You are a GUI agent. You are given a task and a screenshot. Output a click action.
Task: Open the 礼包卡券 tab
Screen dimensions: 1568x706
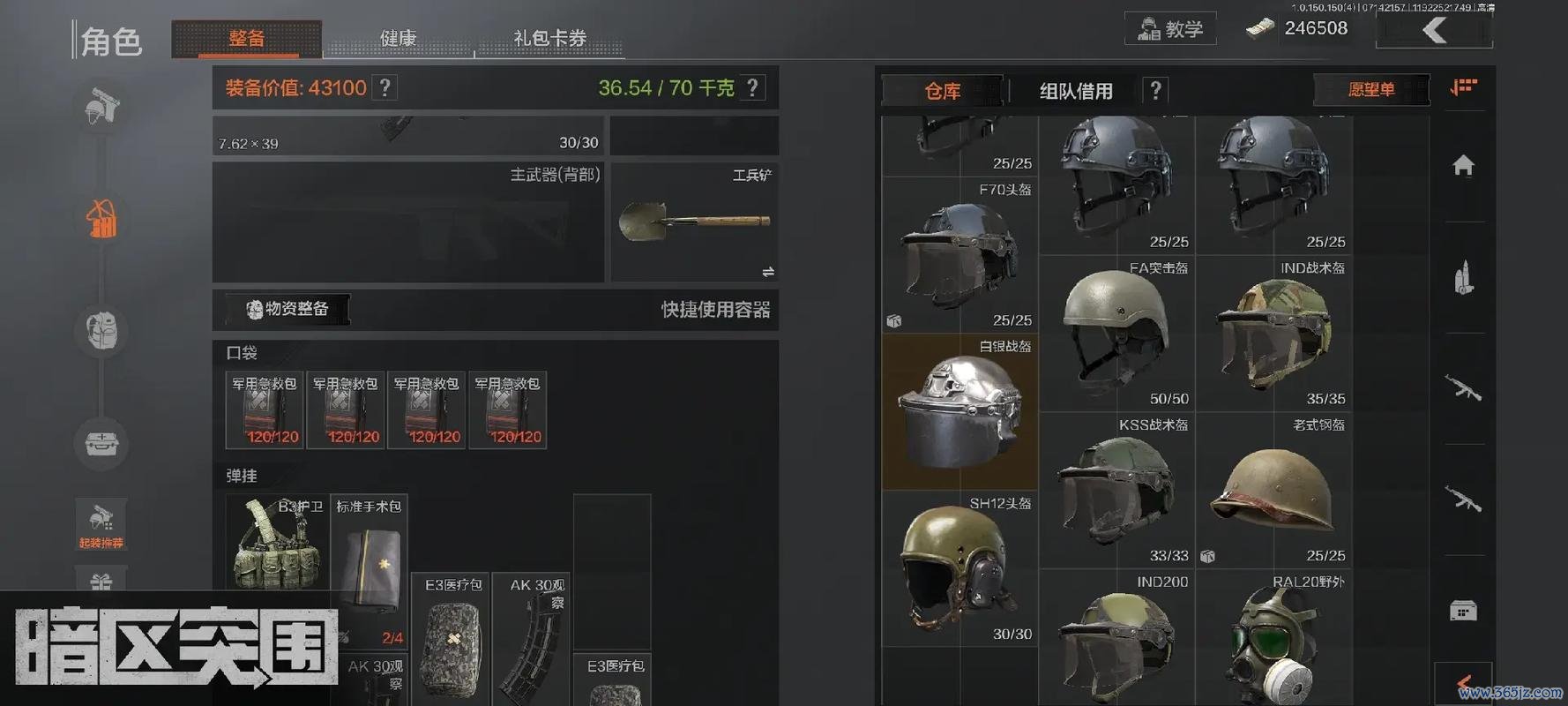coord(549,38)
